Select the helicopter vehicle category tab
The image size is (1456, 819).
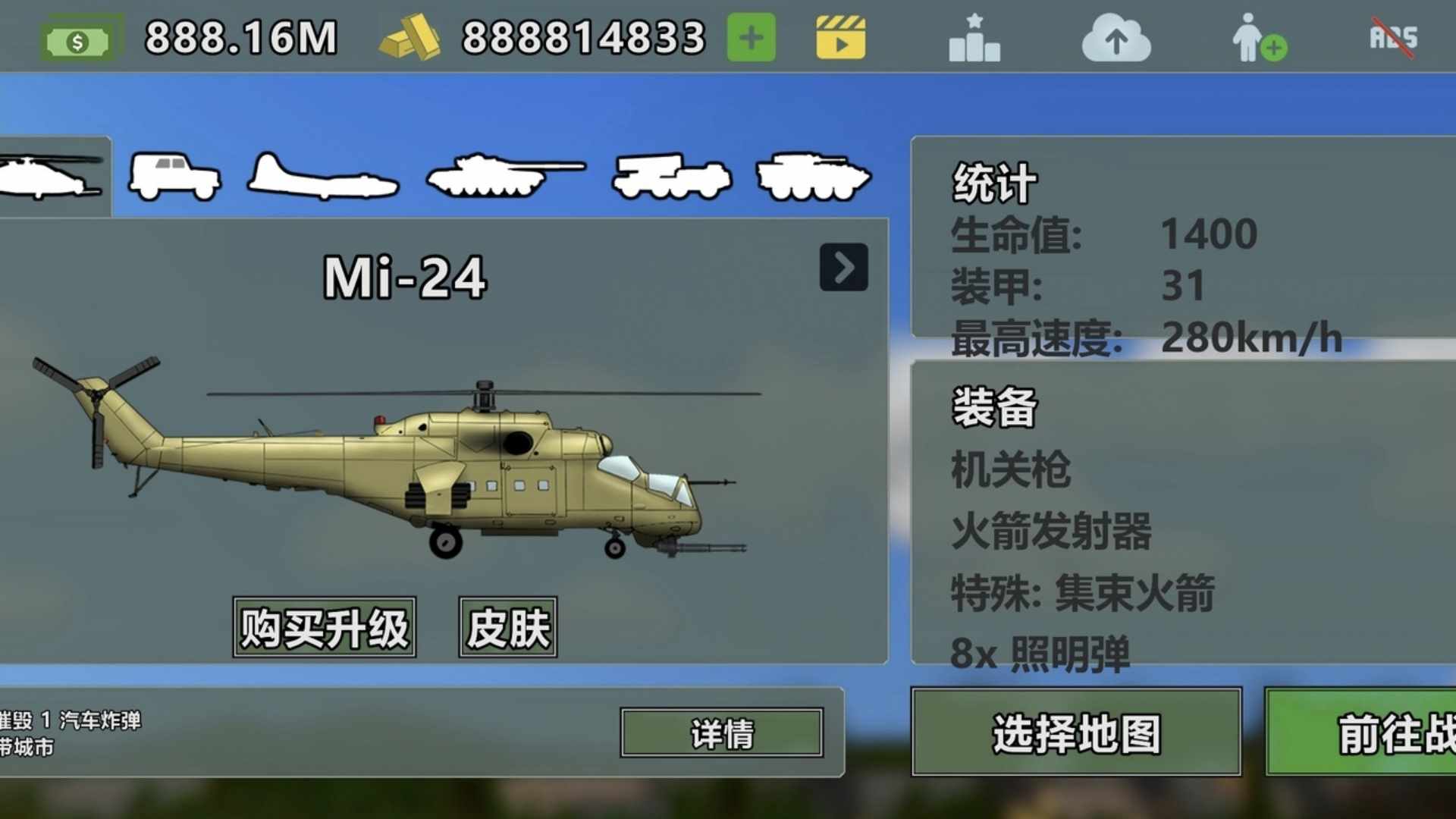pyautogui.click(x=52, y=177)
